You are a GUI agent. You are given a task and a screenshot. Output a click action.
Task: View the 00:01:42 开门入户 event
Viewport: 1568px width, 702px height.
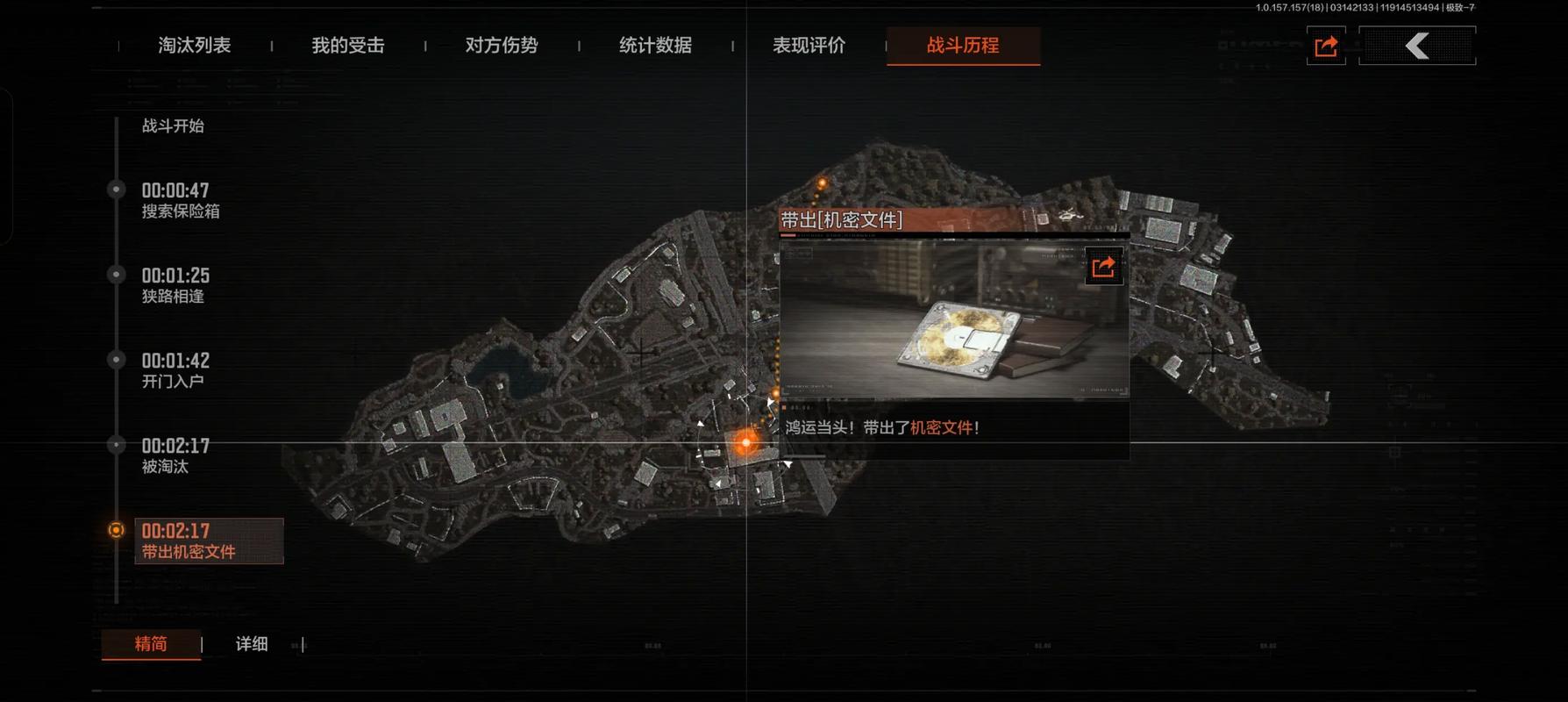[175, 370]
